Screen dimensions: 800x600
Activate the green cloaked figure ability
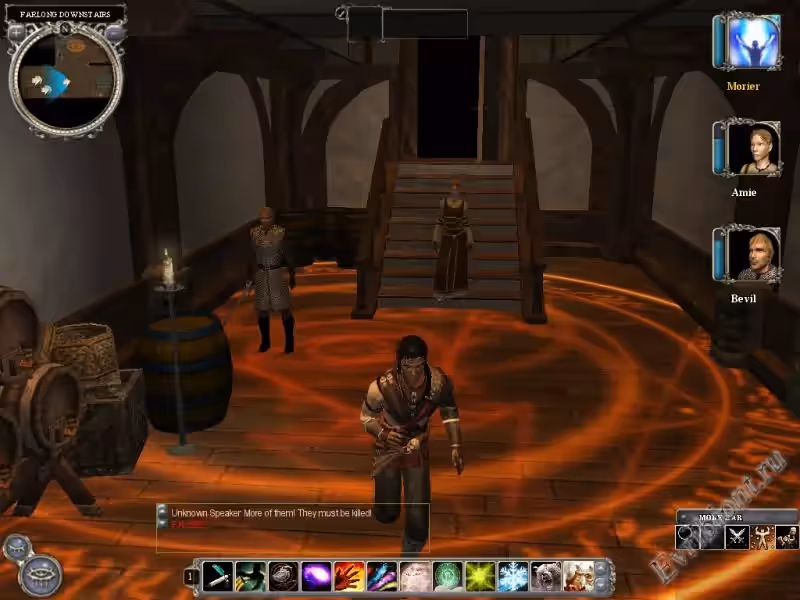coord(251,576)
